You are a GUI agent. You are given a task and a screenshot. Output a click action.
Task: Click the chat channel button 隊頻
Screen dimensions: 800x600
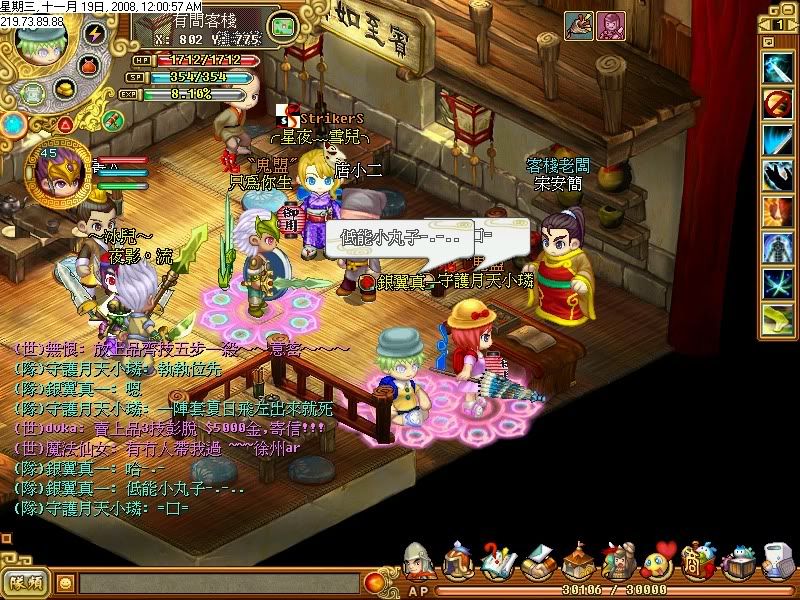pyautogui.click(x=26, y=581)
